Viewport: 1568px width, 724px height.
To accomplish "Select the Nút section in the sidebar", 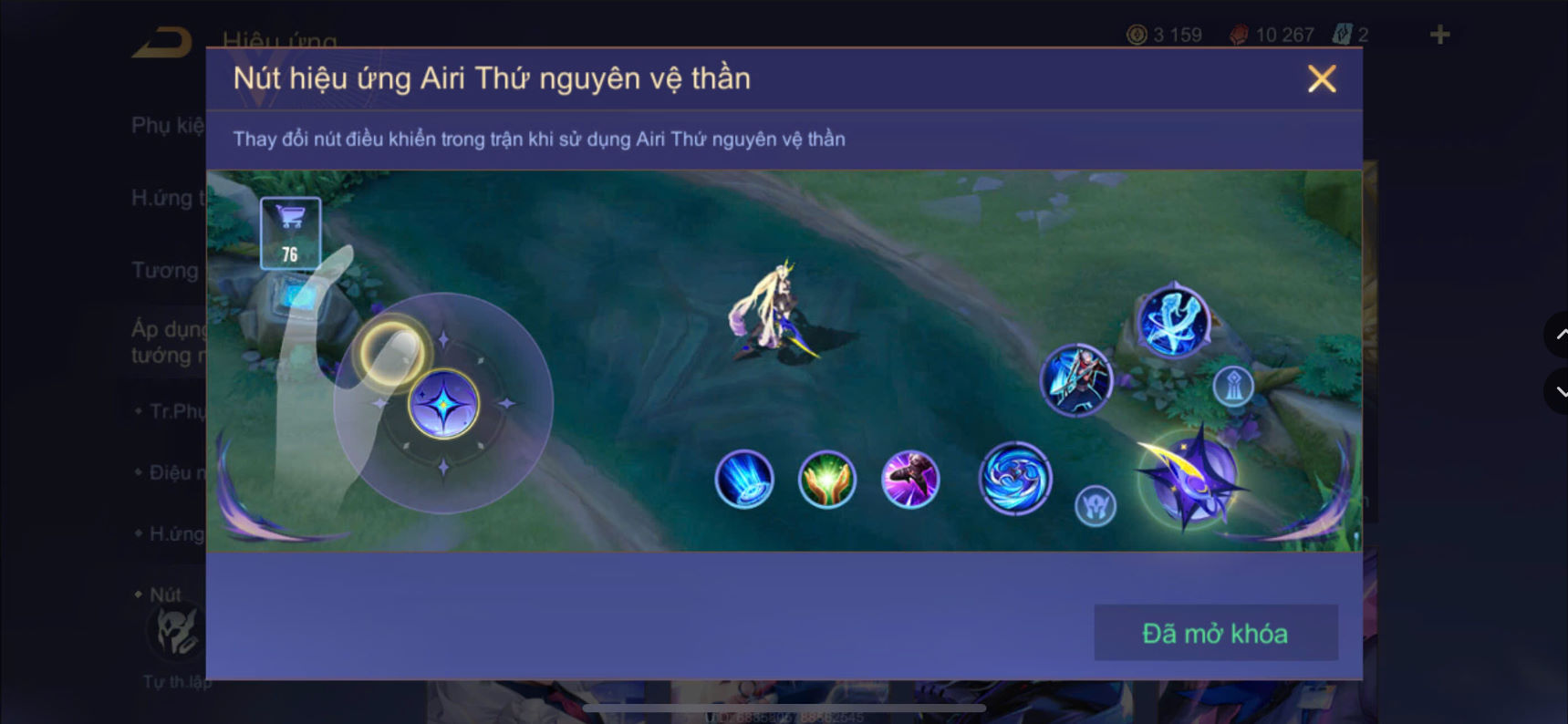I will 167,594.
